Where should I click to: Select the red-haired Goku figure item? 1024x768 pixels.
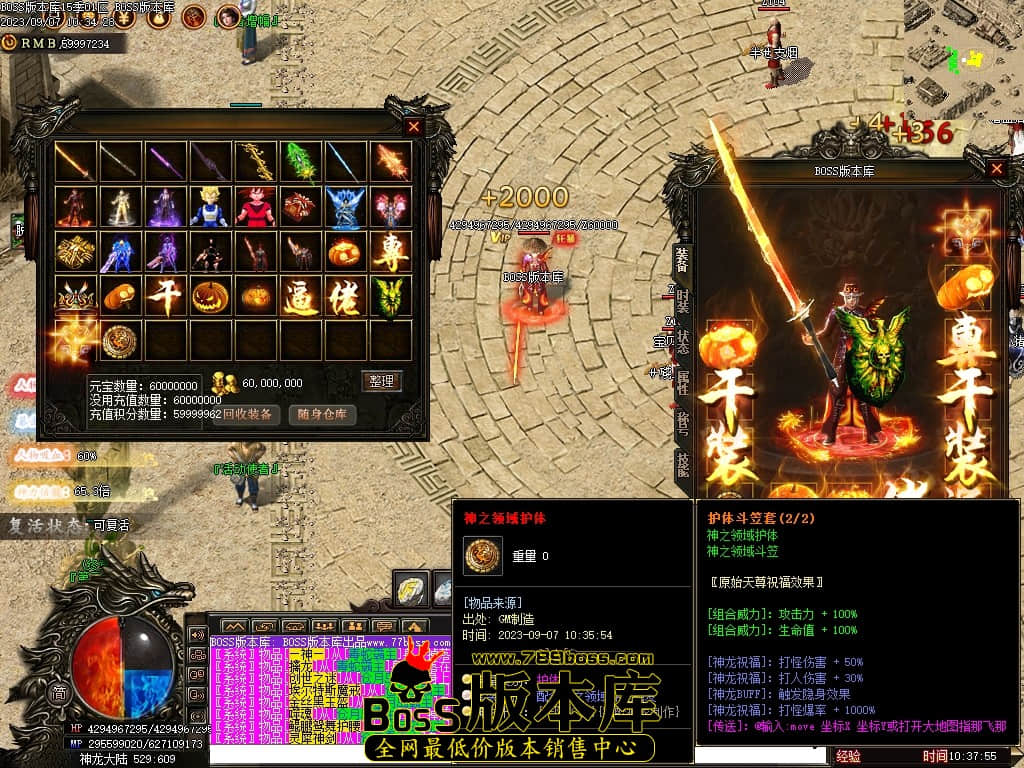click(x=255, y=207)
